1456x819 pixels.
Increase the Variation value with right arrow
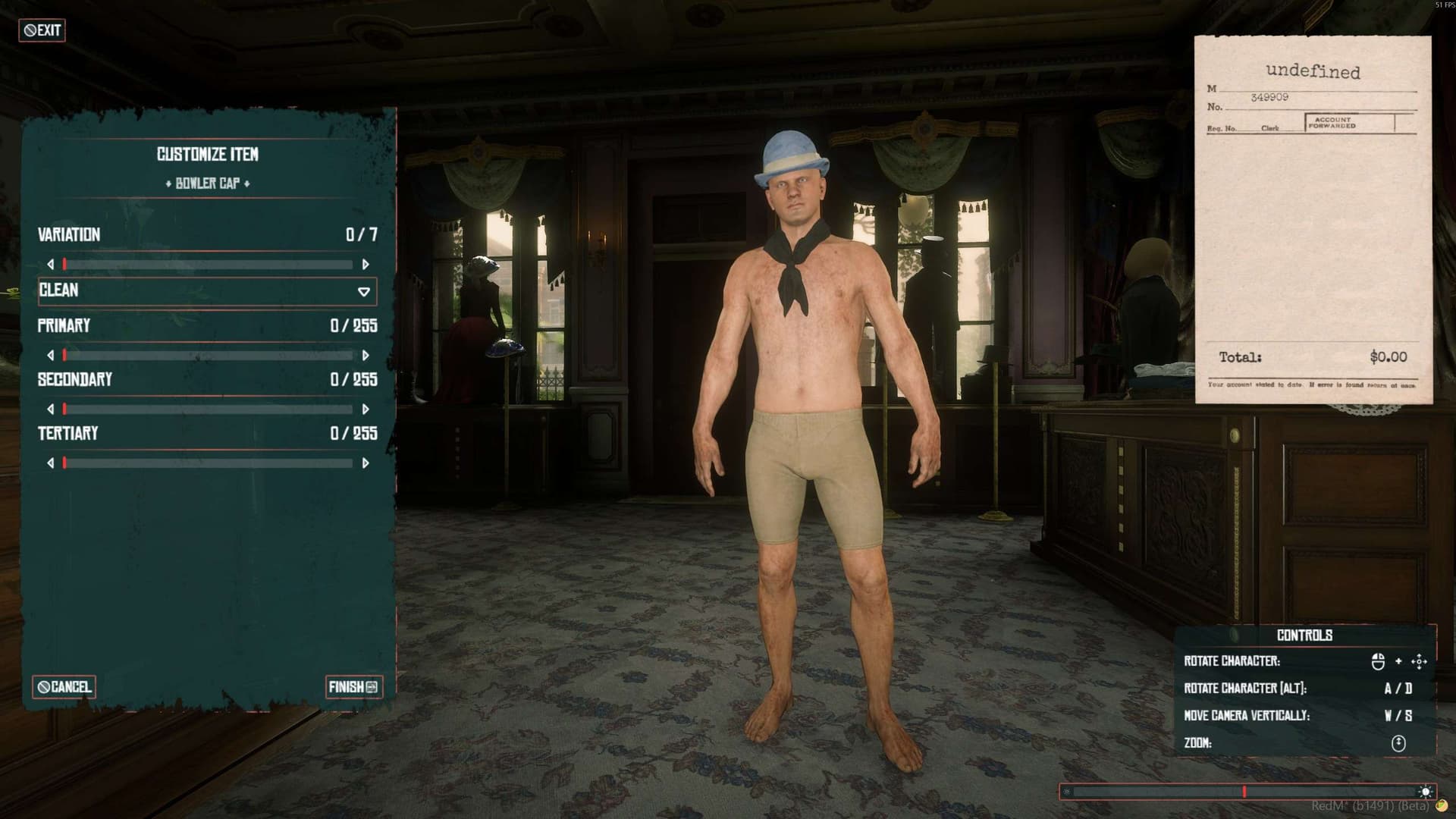pyautogui.click(x=366, y=265)
